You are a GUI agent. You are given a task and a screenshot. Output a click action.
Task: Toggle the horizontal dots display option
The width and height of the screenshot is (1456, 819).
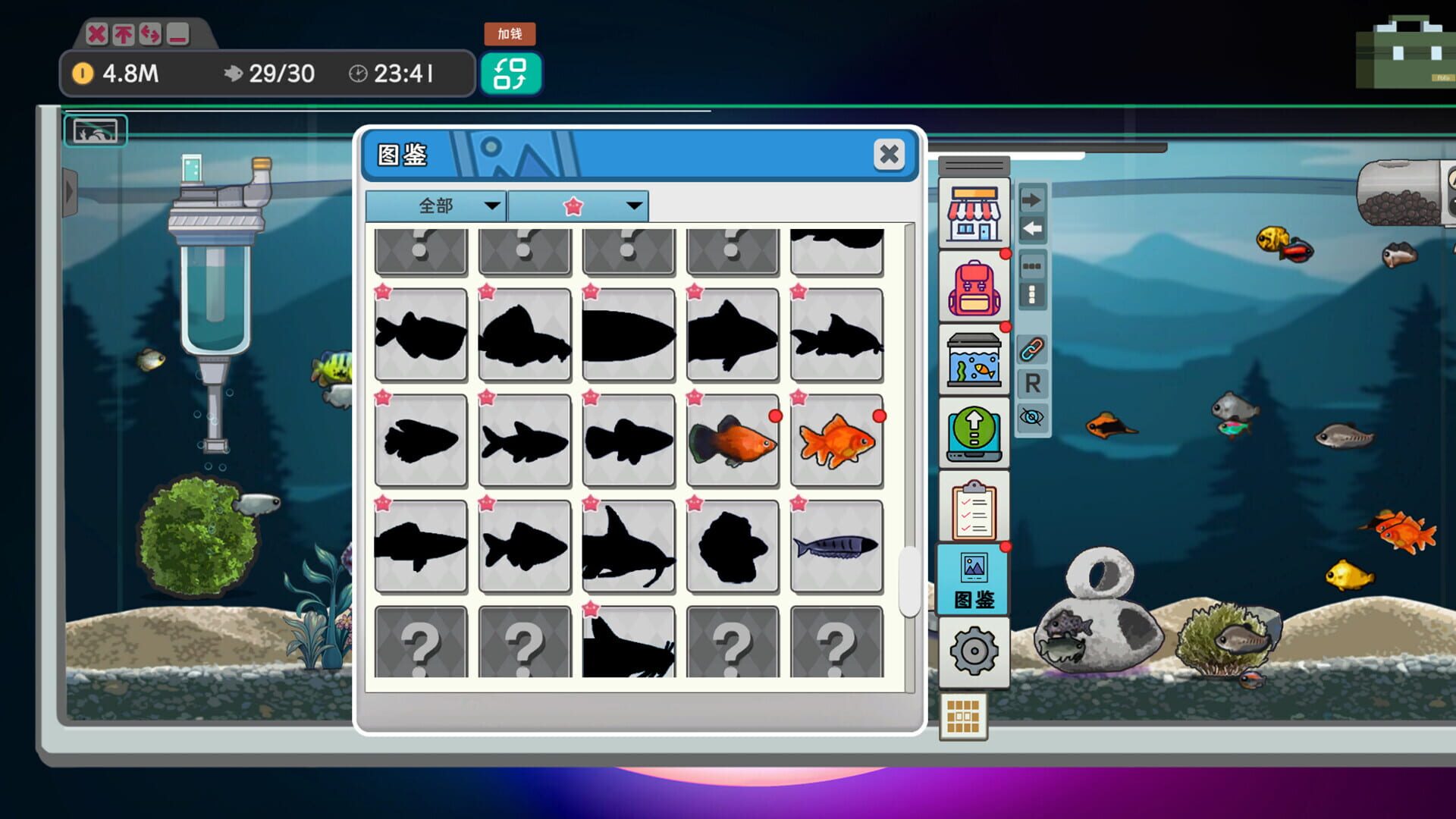pyautogui.click(x=1031, y=266)
